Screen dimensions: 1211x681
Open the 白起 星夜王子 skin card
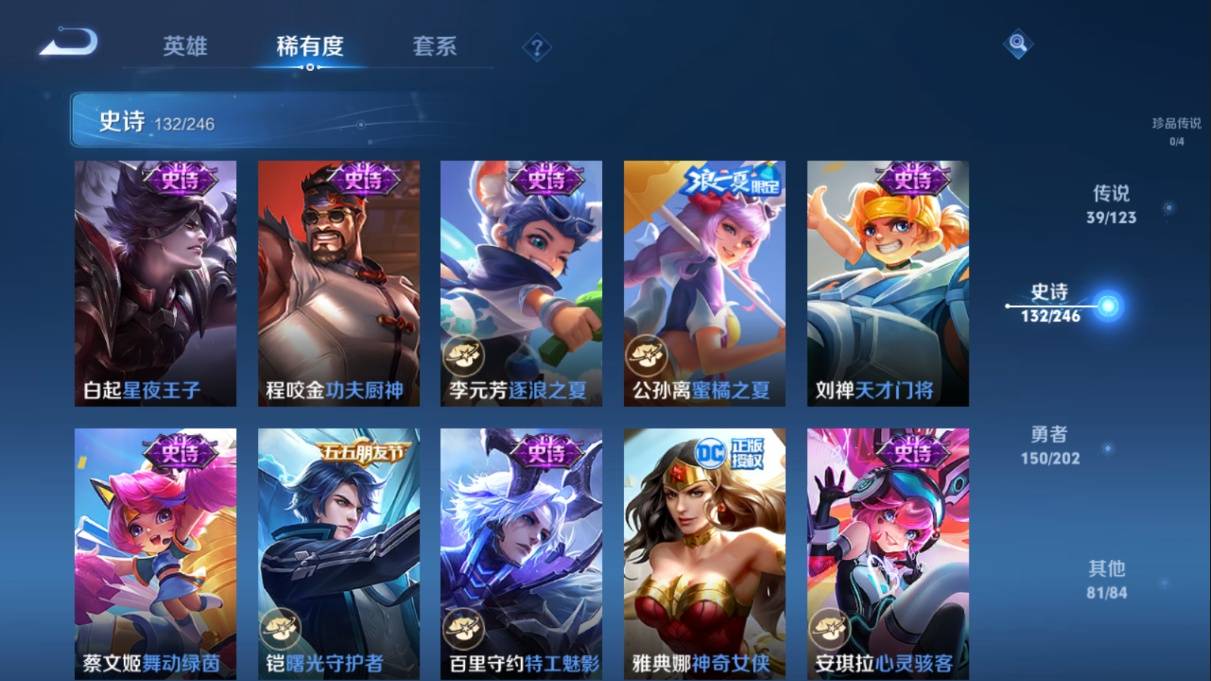(x=155, y=283)
